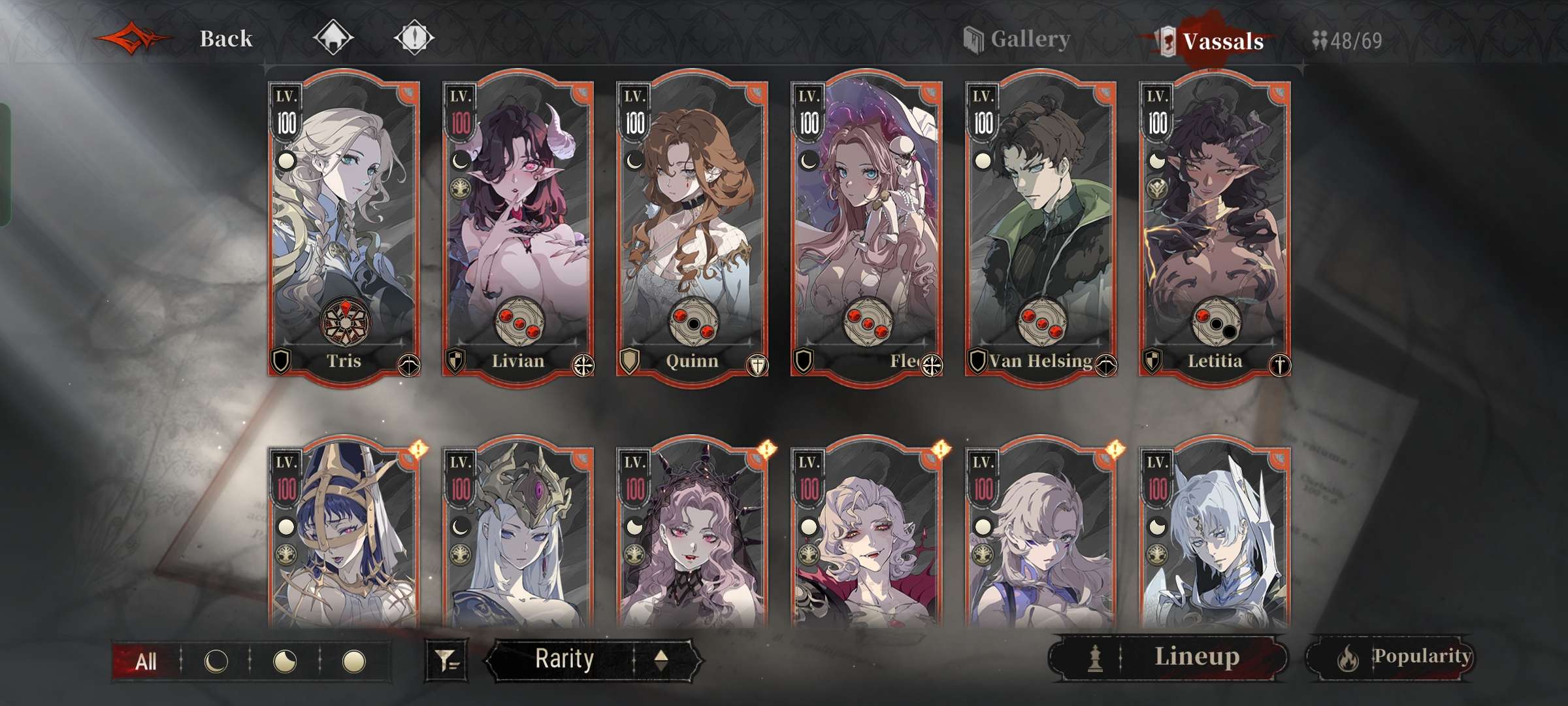Screen dimensions: 1568x706
Task: Filter by full moon type
Action: click(x=354, y=662)
